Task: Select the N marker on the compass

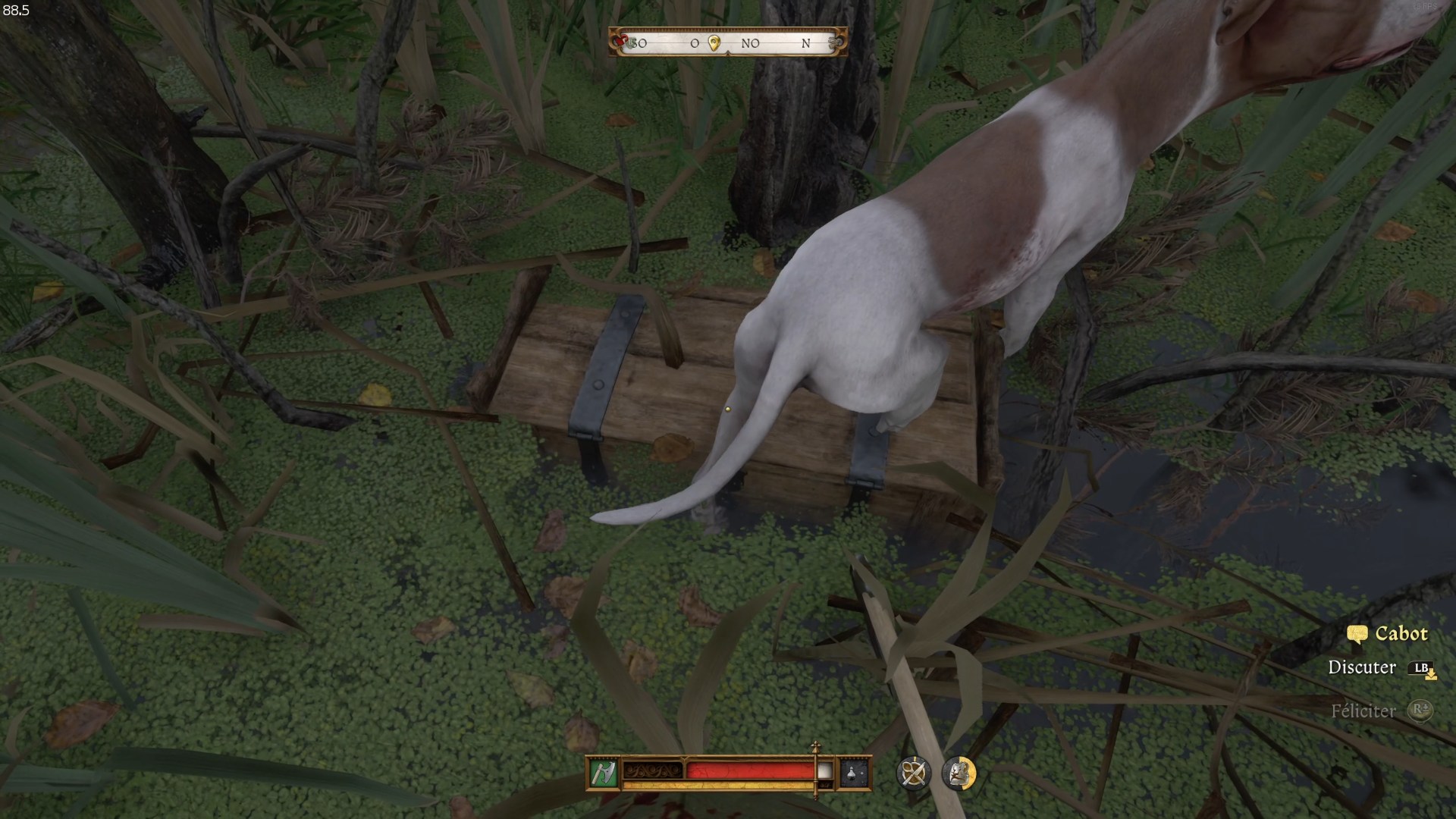Action: coord(806,44)
